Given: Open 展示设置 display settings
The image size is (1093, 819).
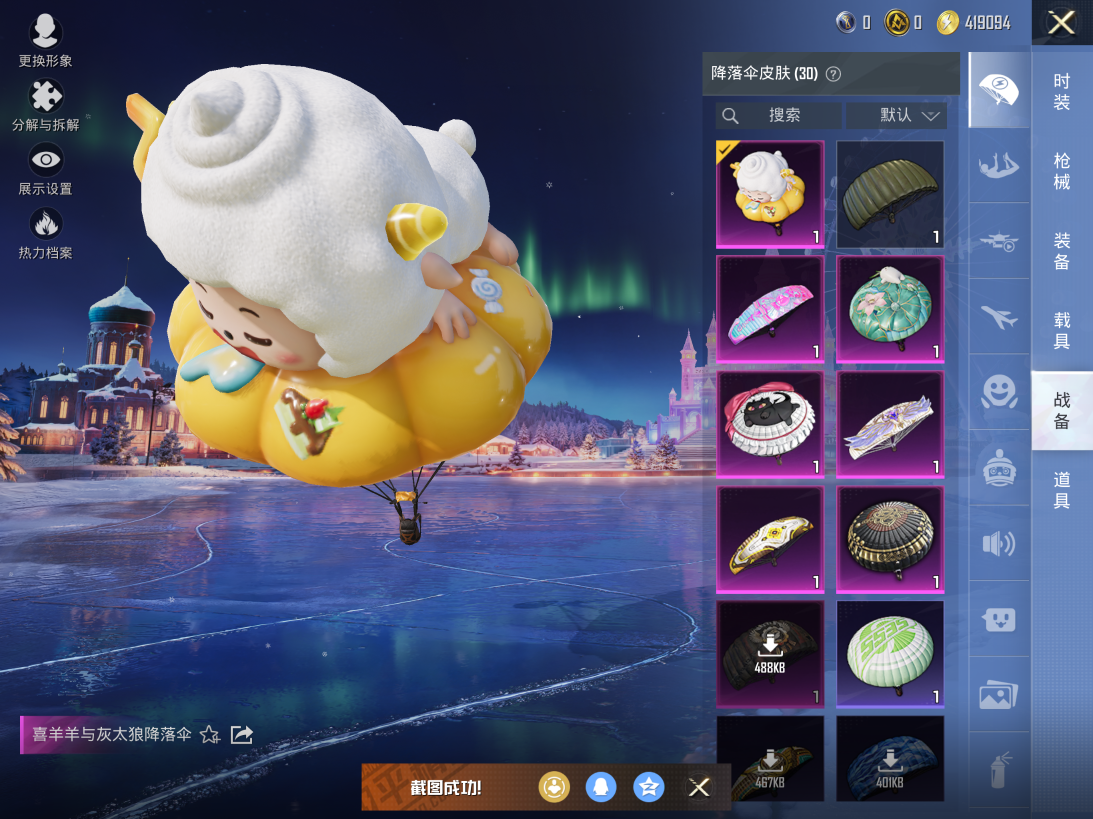Looking at the screenshot, I should pyautogui.click(x=46, y=168).
